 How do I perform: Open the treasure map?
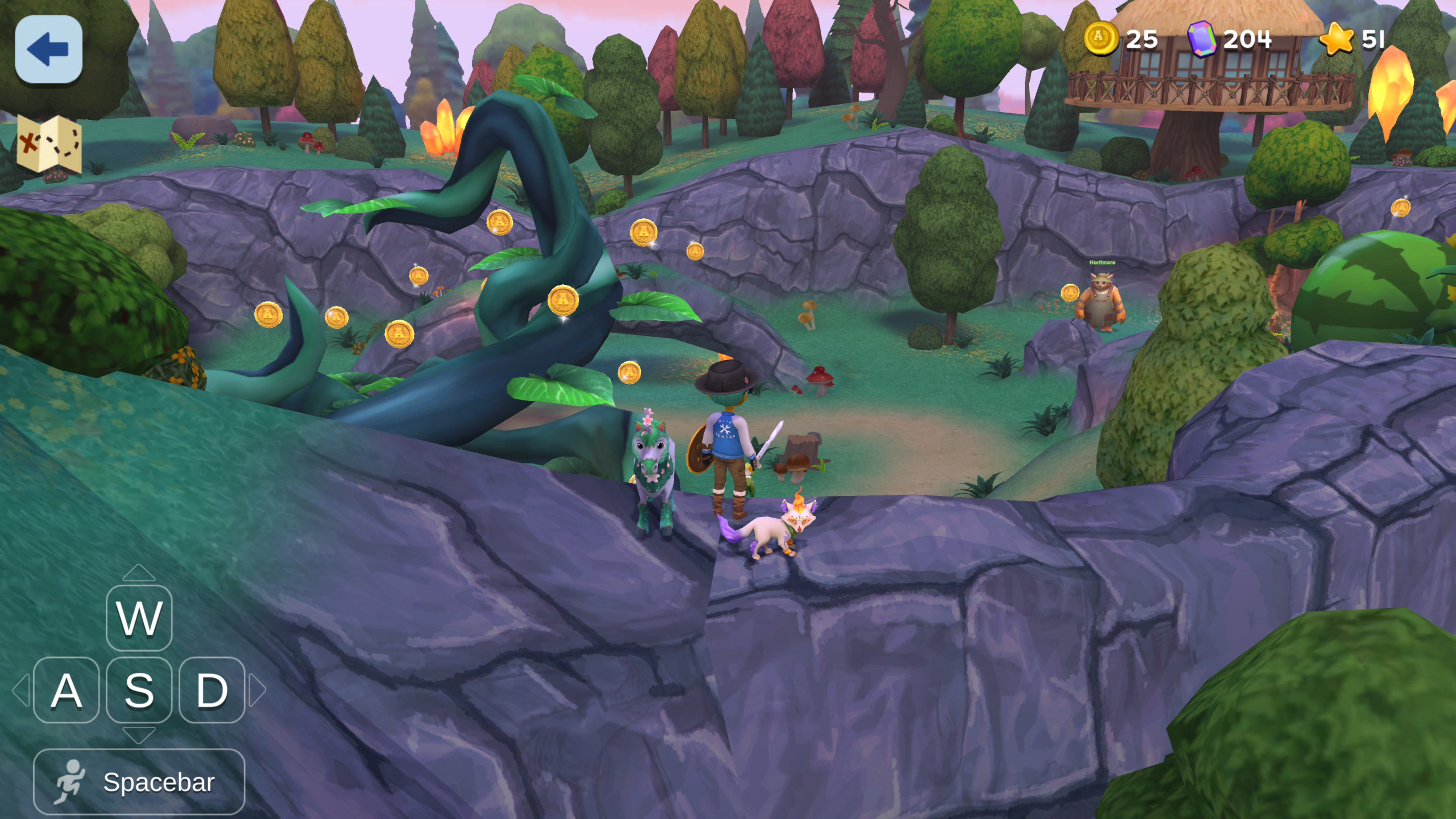[49, 144]
